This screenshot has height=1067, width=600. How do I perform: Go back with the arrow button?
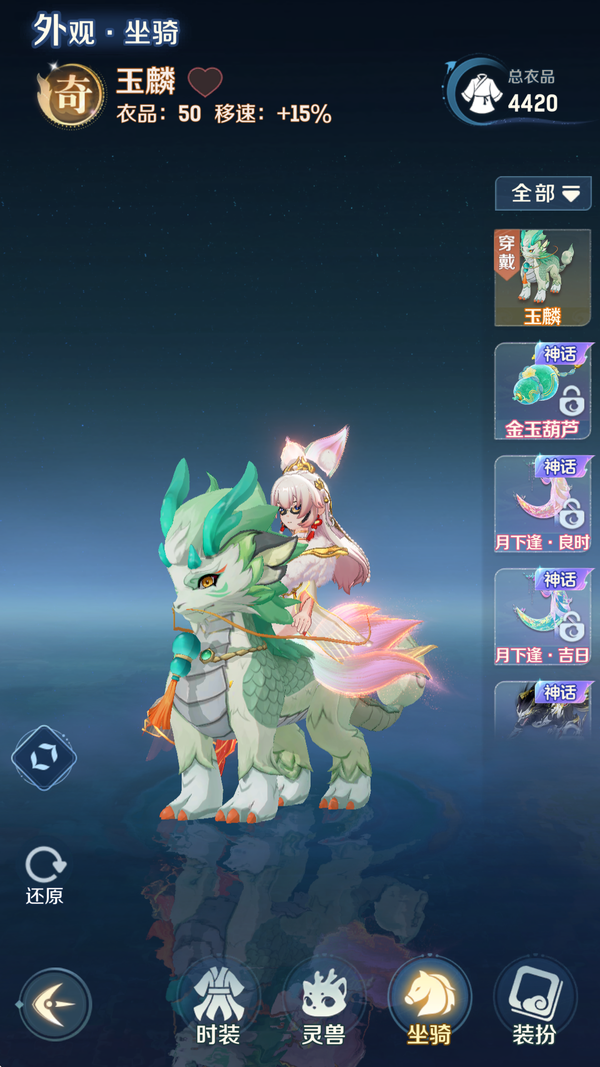pyautogui.click(x=55, y=1004)
